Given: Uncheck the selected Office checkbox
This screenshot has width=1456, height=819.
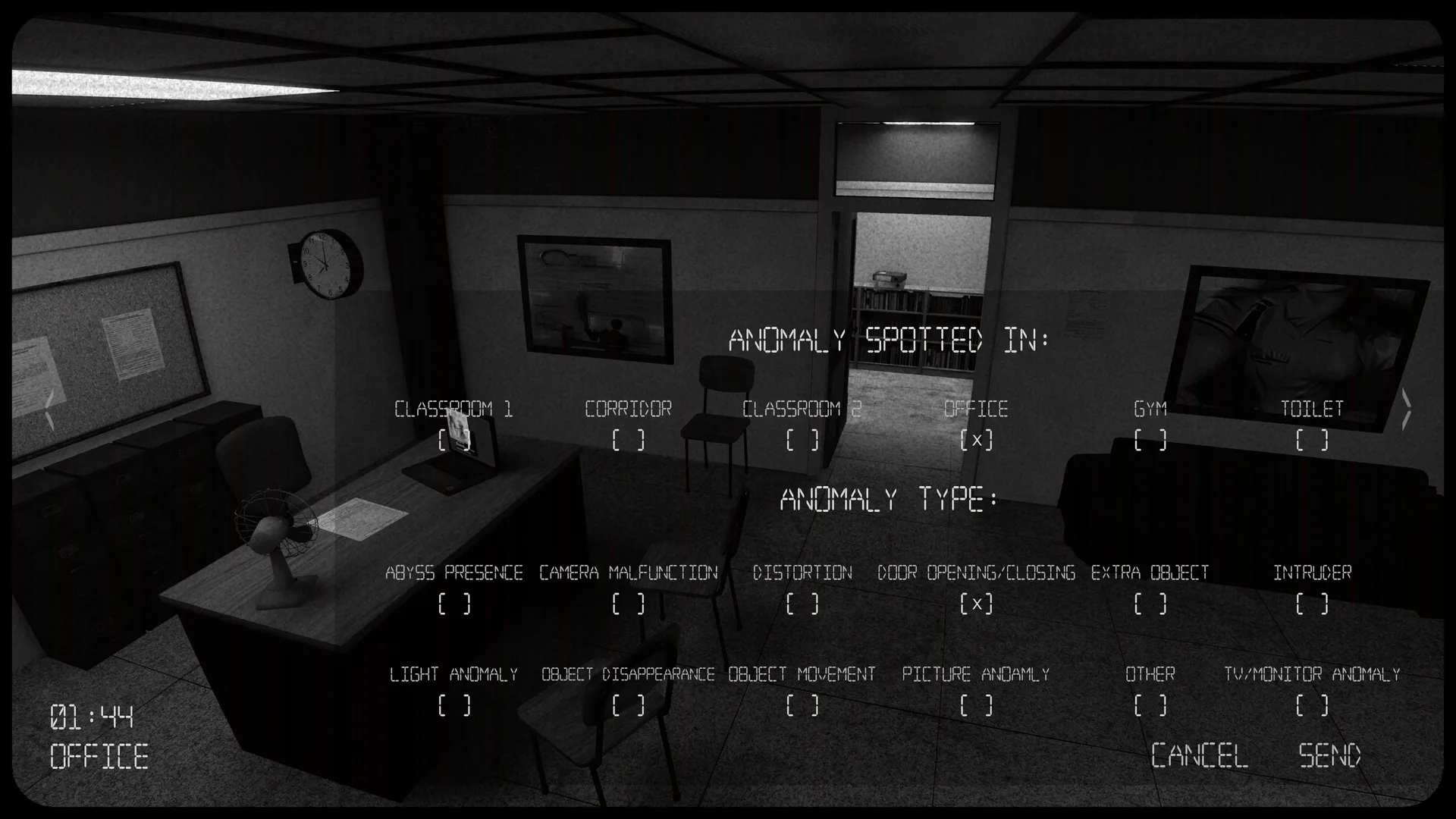Looking at the screenshot, I should point(977,440).
